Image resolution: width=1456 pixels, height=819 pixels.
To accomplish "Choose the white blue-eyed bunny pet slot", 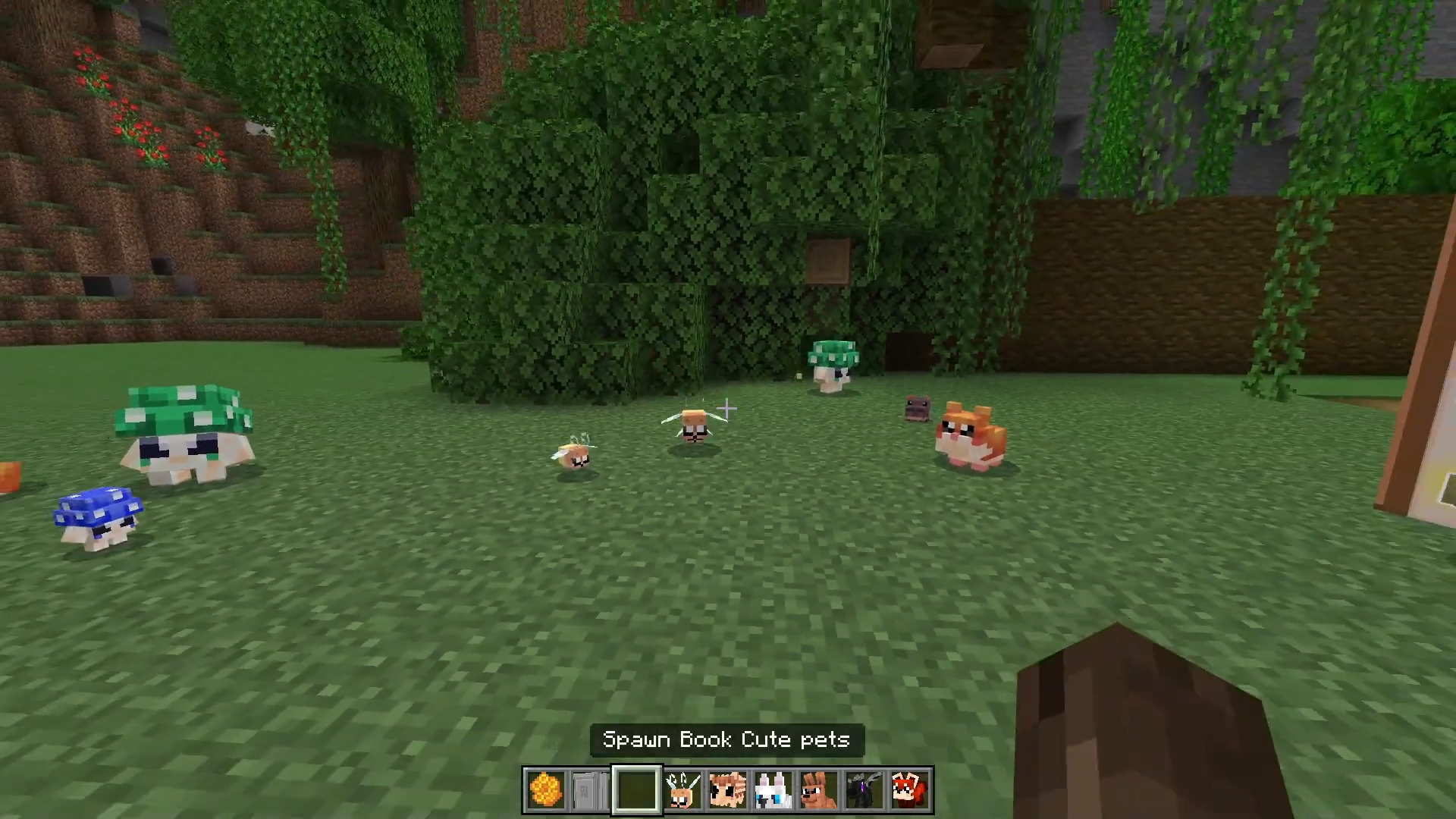I will click(773, 789).
